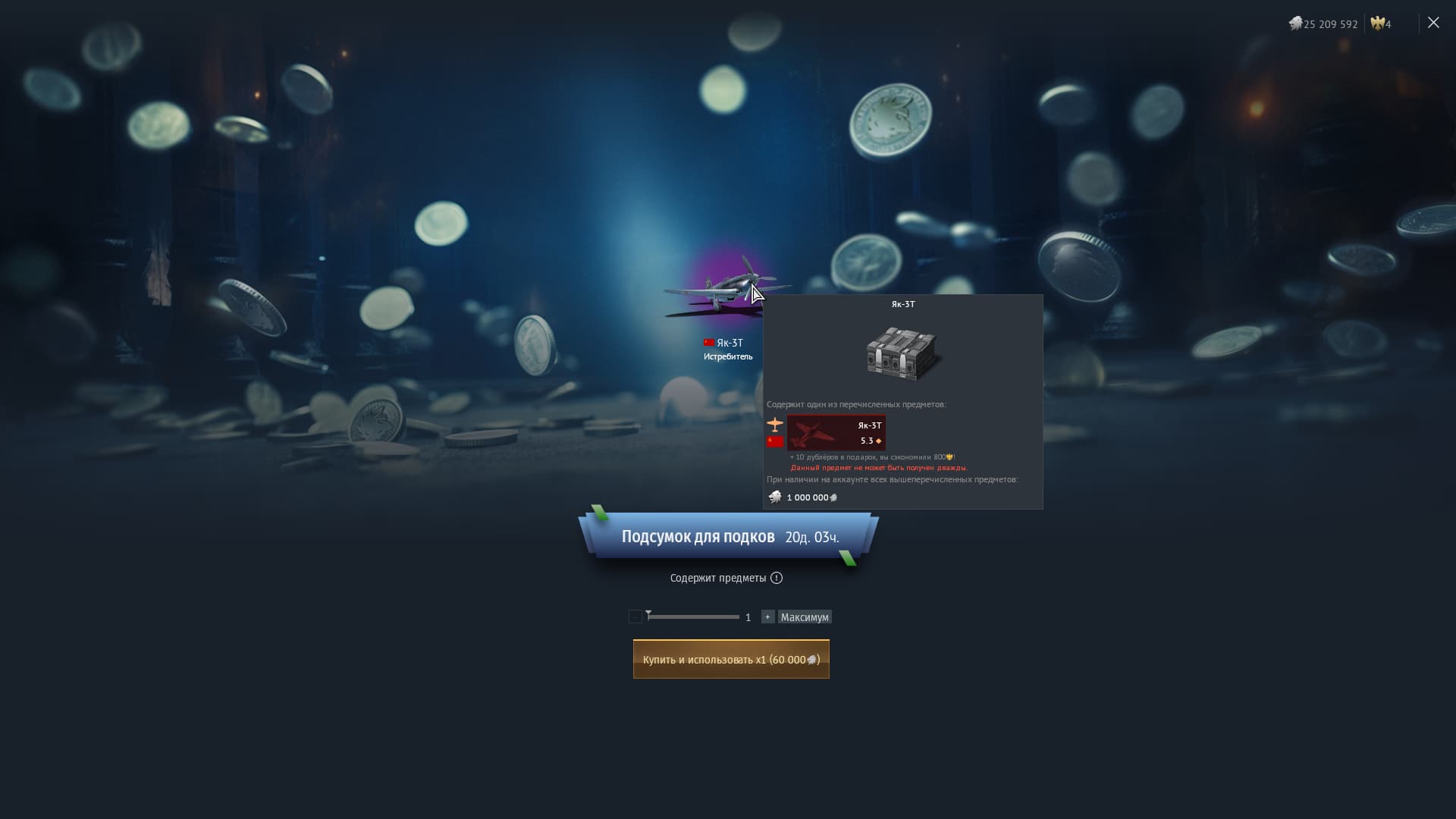Image resolution: width=1456 pixels, height=819 pixels.
Task: Click the crate icon in the Як-3Т tooltip
Action: pos(902,353)
